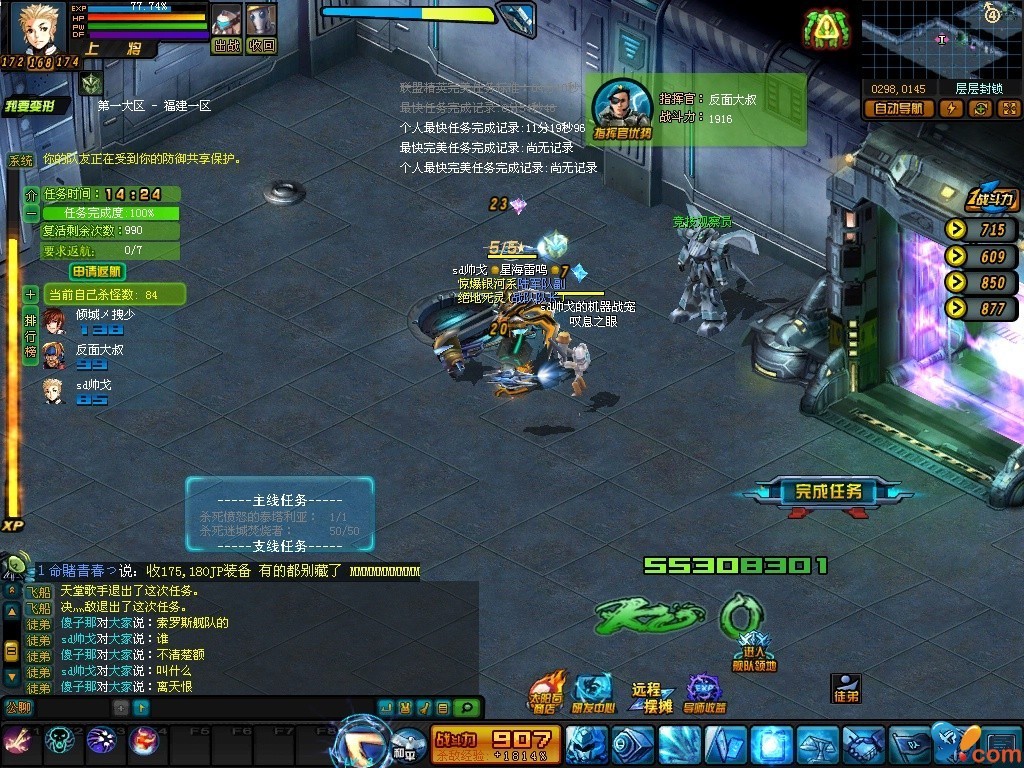Screen dimensions: 1024x768
Task: Open the 研发中心 research center
Action: [x=593, y=693]
